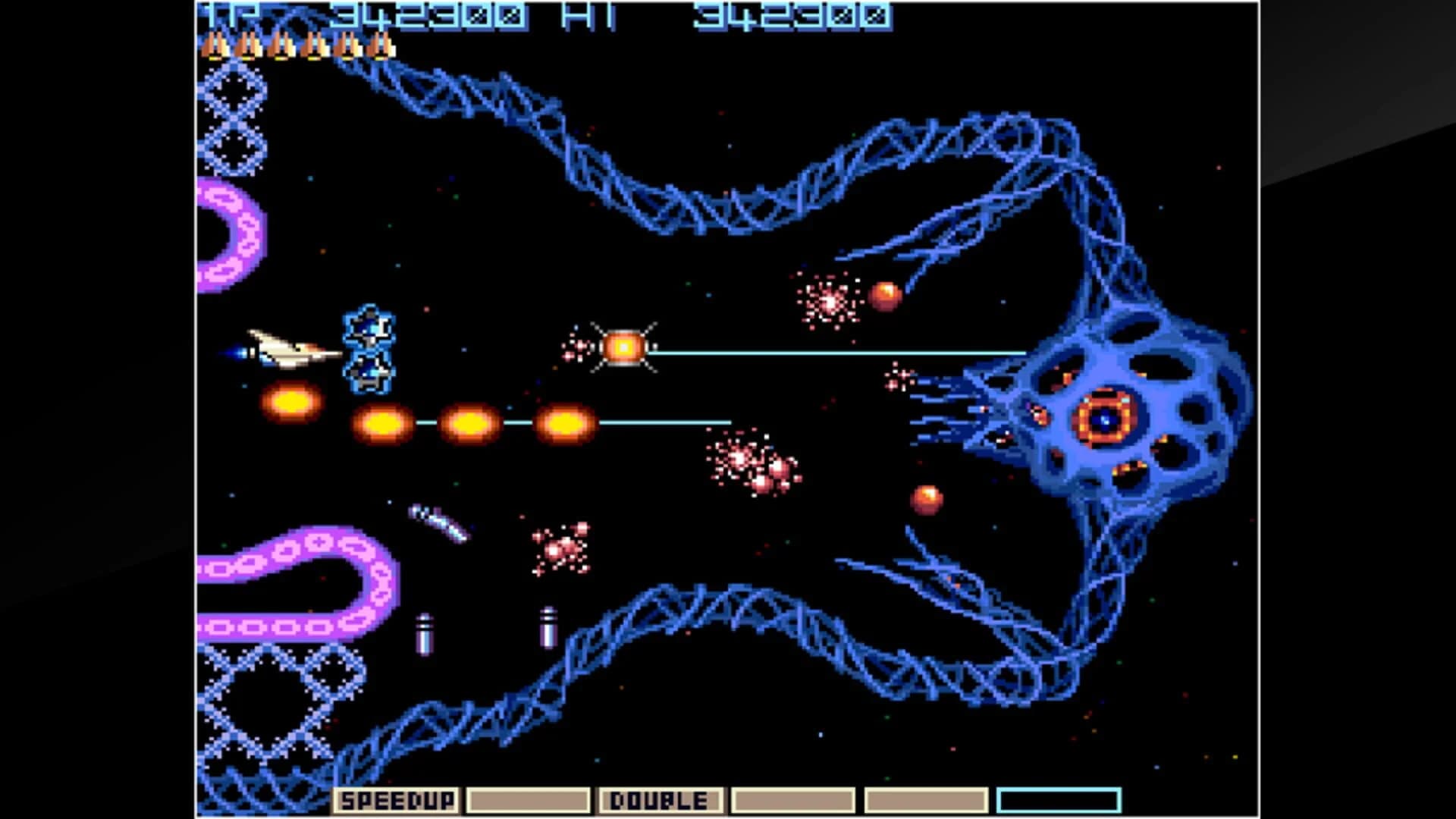Select the SPEEDUP slot in the power-up meter
This screenshot has width=1456, height=819.
[x=398, y=799]
